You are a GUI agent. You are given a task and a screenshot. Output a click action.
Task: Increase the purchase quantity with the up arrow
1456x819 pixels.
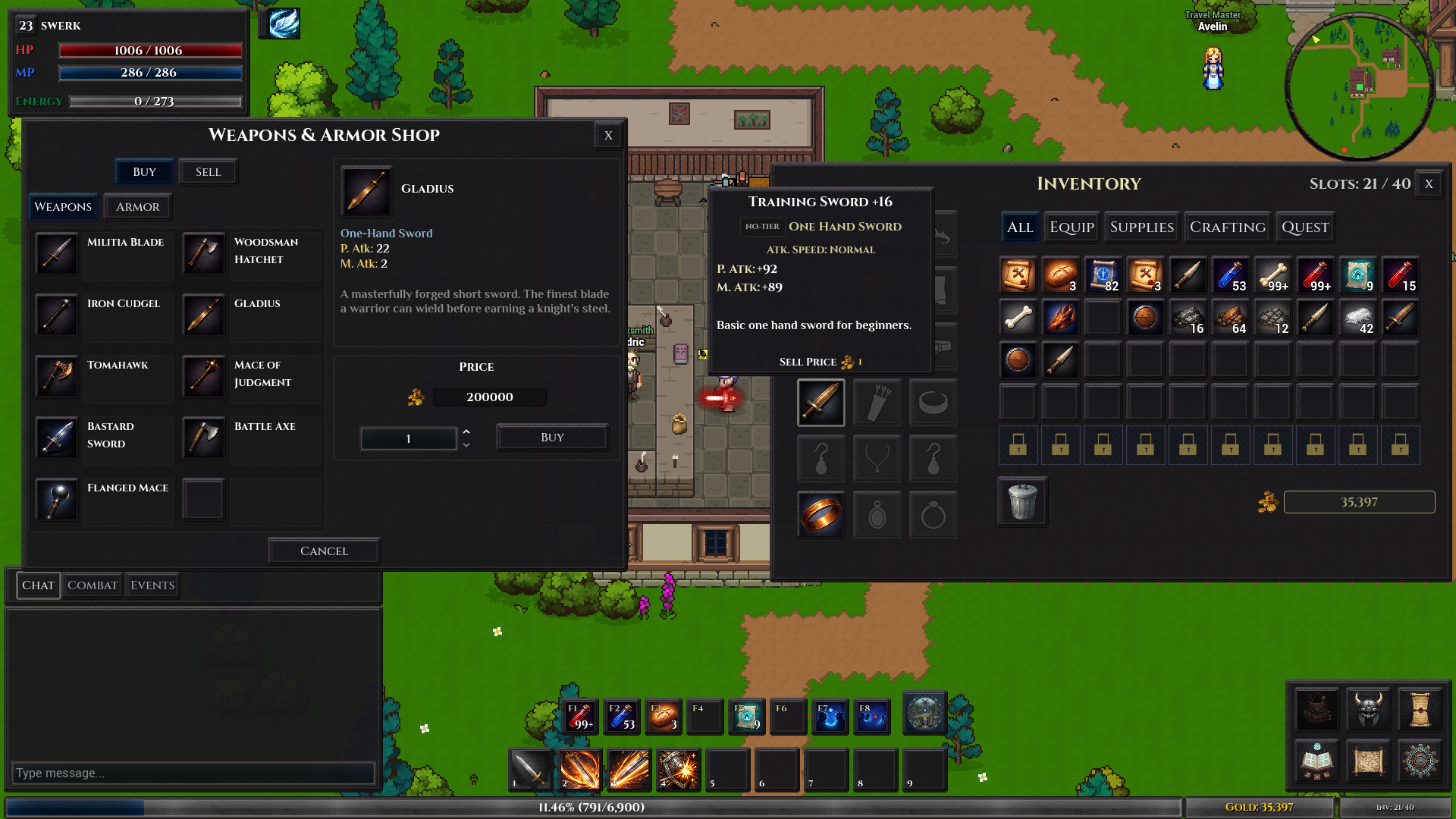[466, 432]
